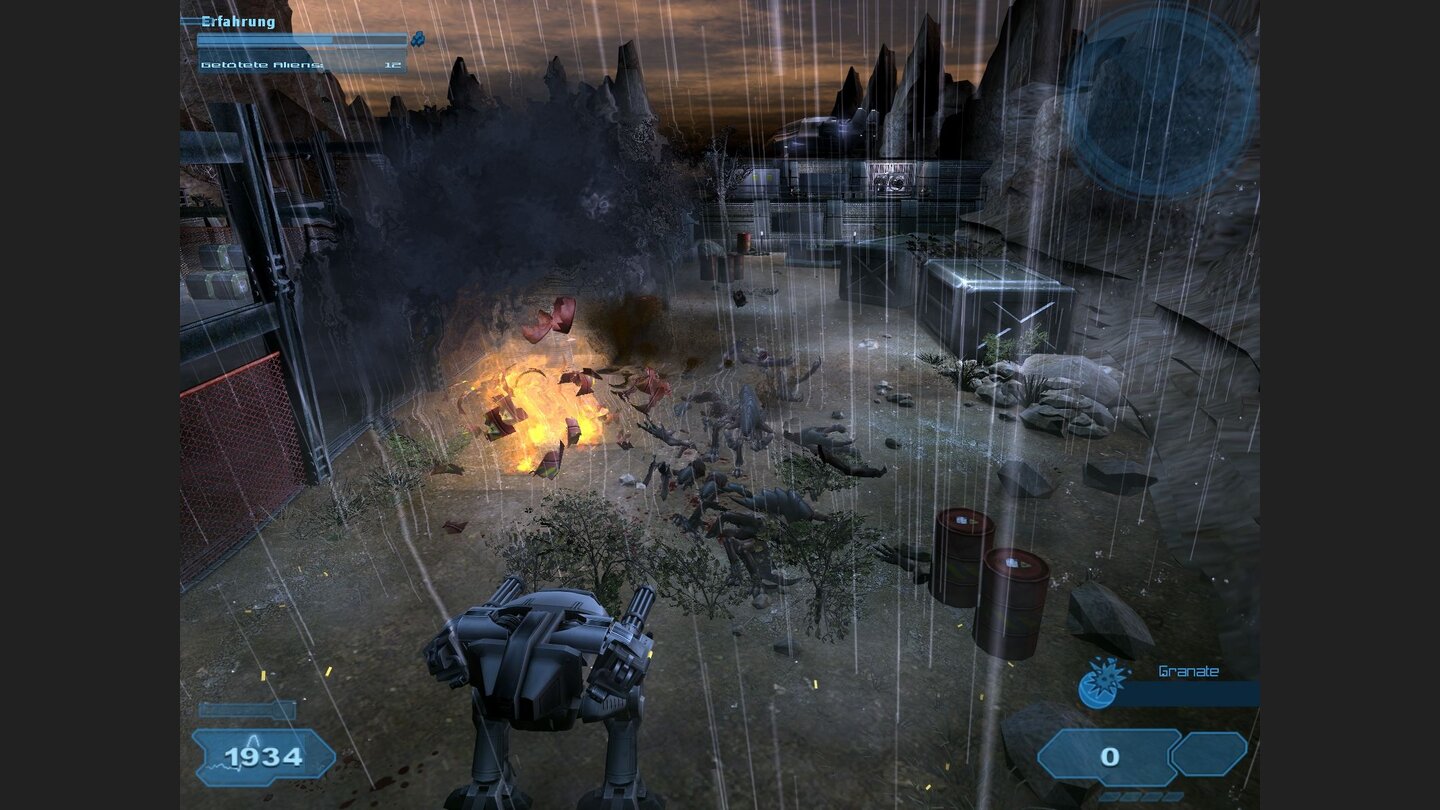Select the Erfahrung header label
1440x810 pixels.
[238, 20]
